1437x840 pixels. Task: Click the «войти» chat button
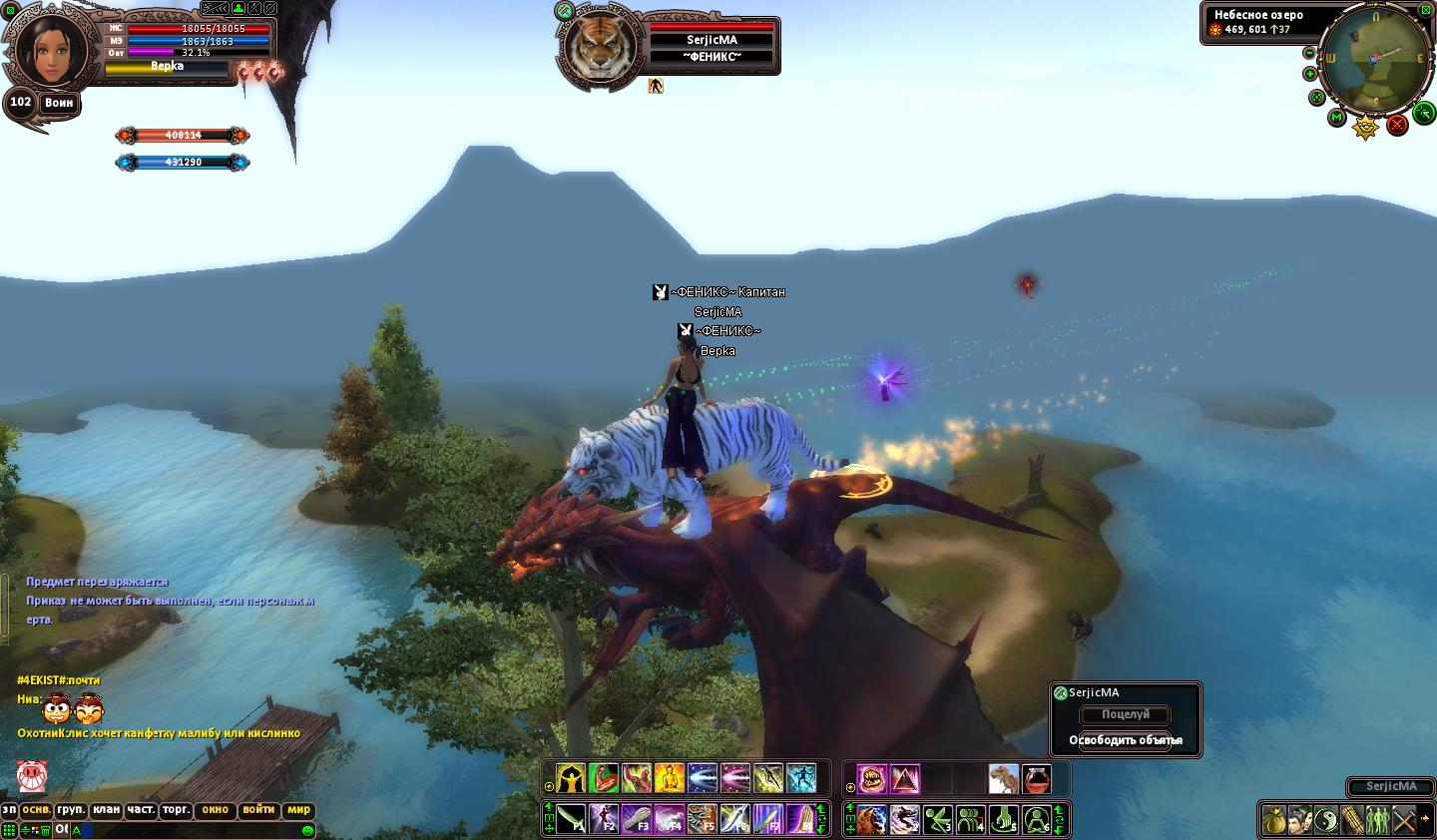[258, 810]
